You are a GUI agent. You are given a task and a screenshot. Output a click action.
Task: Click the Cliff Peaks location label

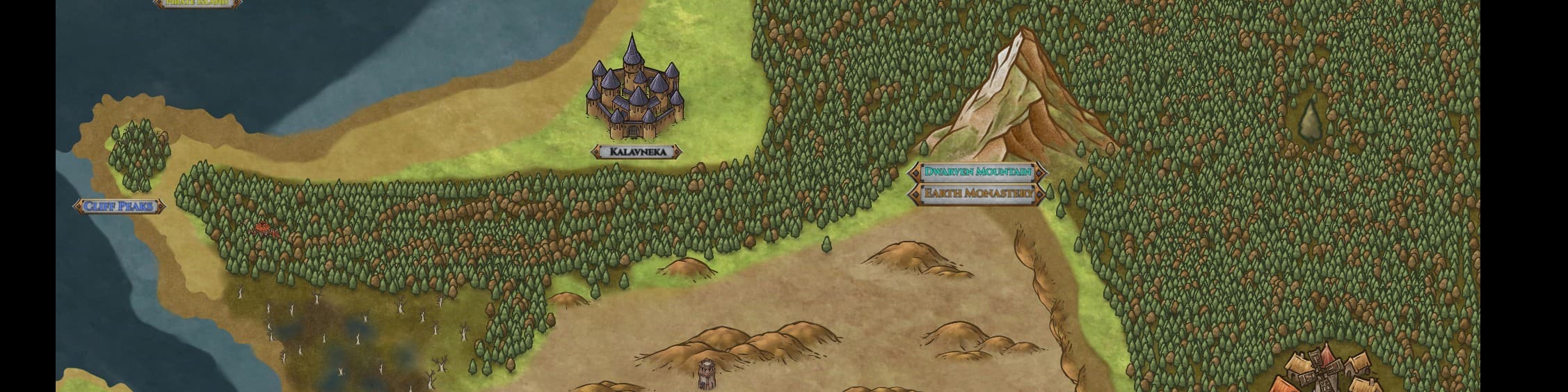(x=119, y=206)
